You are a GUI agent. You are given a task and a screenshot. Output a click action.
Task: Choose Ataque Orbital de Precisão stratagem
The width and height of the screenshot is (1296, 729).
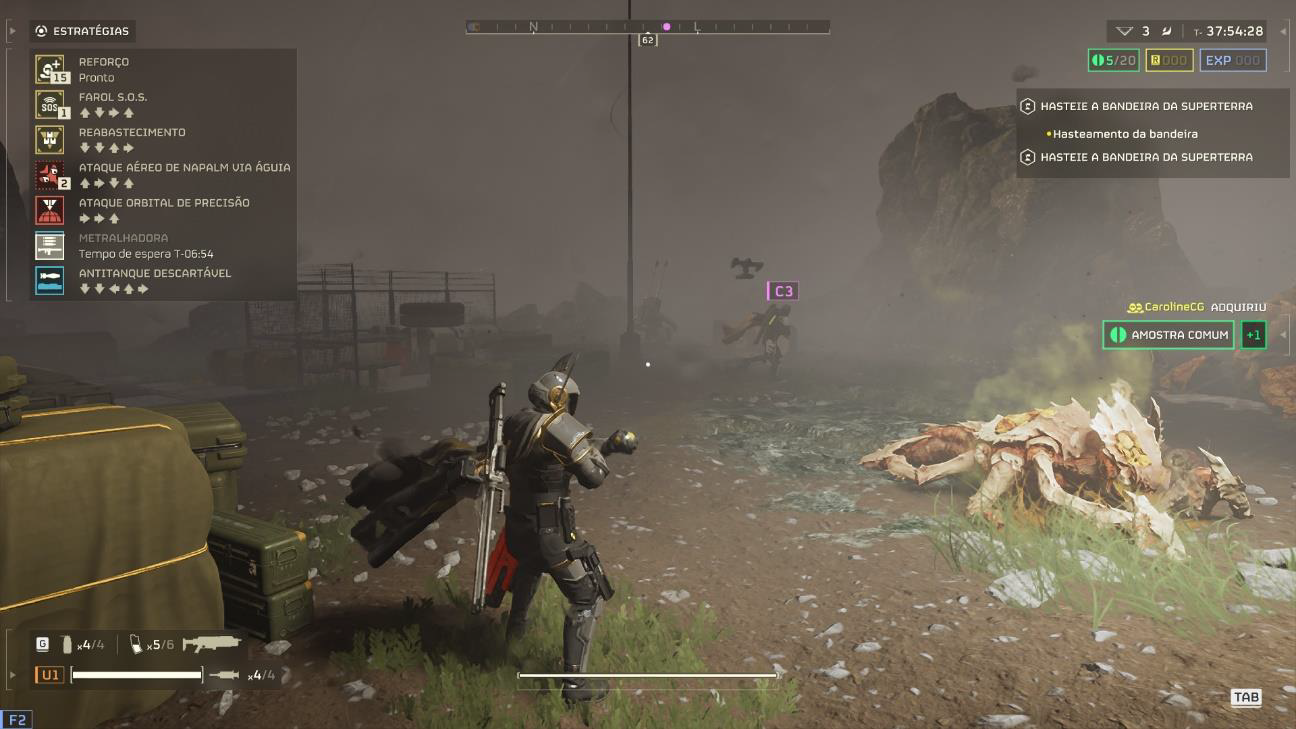pyautogui.click(x=50, y=210)
